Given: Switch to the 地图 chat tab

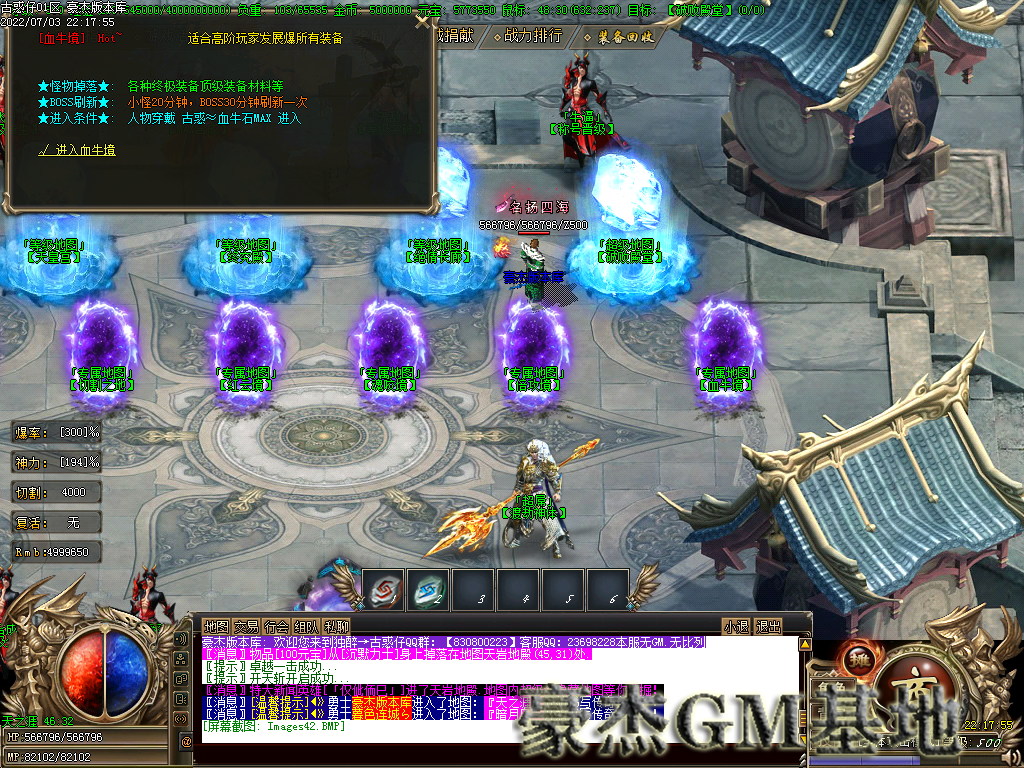Looking at the screenshot, I should [217, 627].
